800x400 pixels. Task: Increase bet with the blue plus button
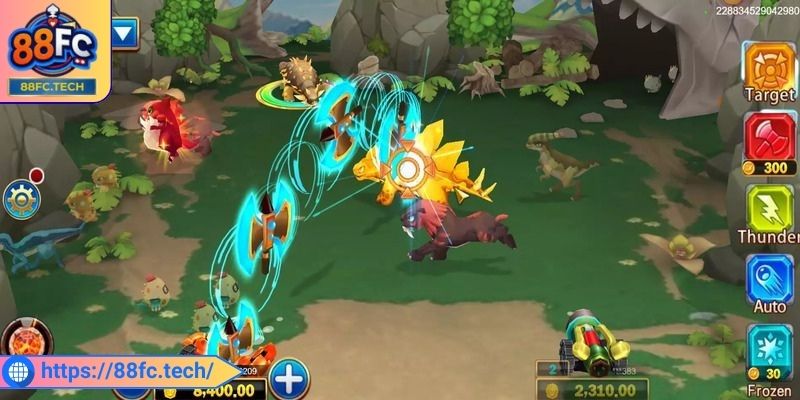pos(289,378)
